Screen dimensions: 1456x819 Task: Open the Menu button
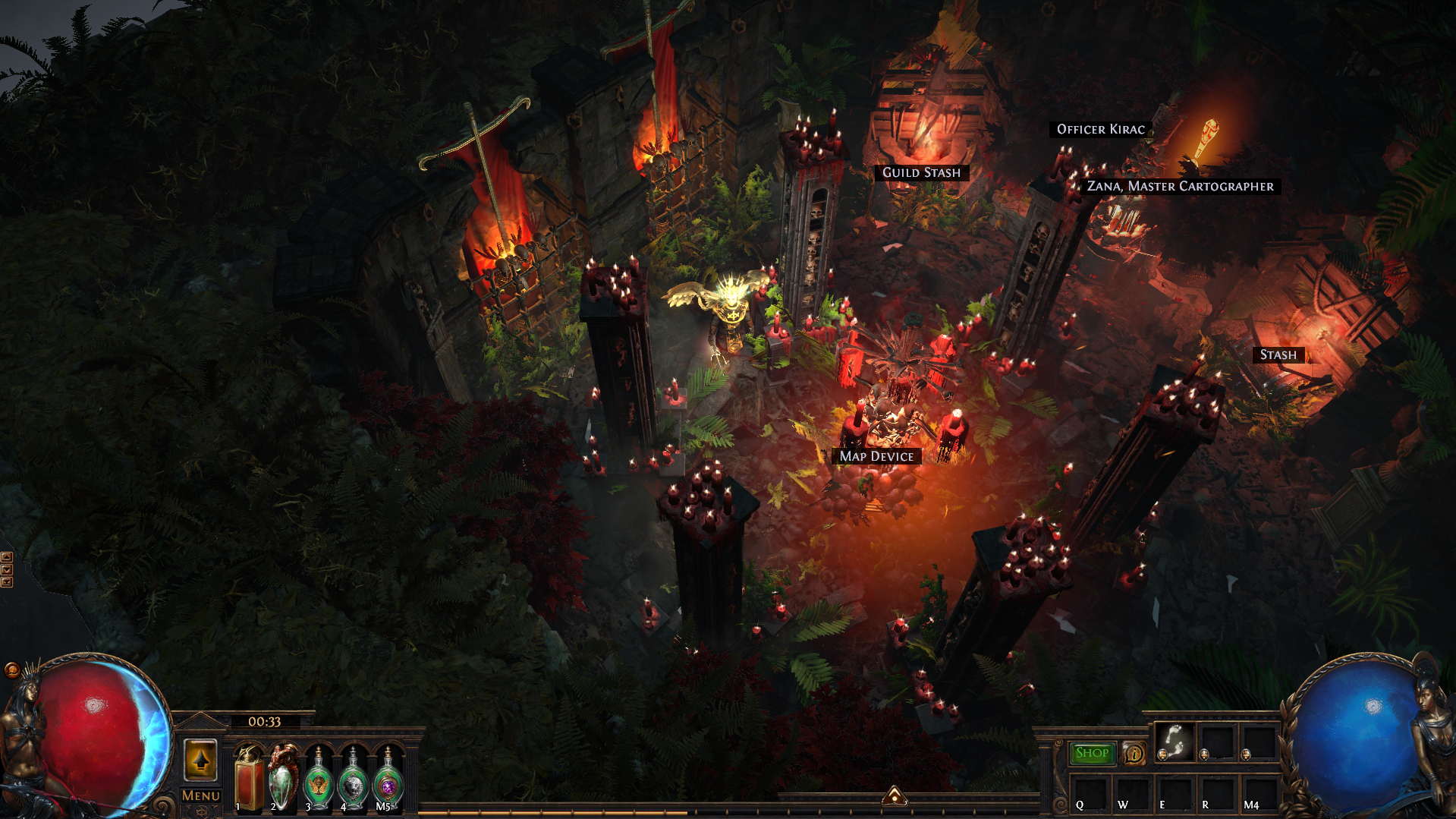click(x=201, y=795)
